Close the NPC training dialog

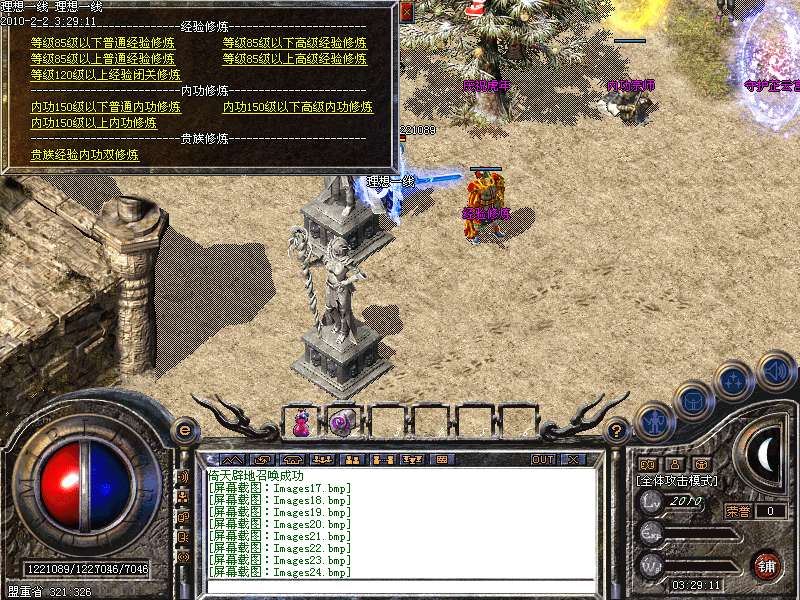point(406,12)
